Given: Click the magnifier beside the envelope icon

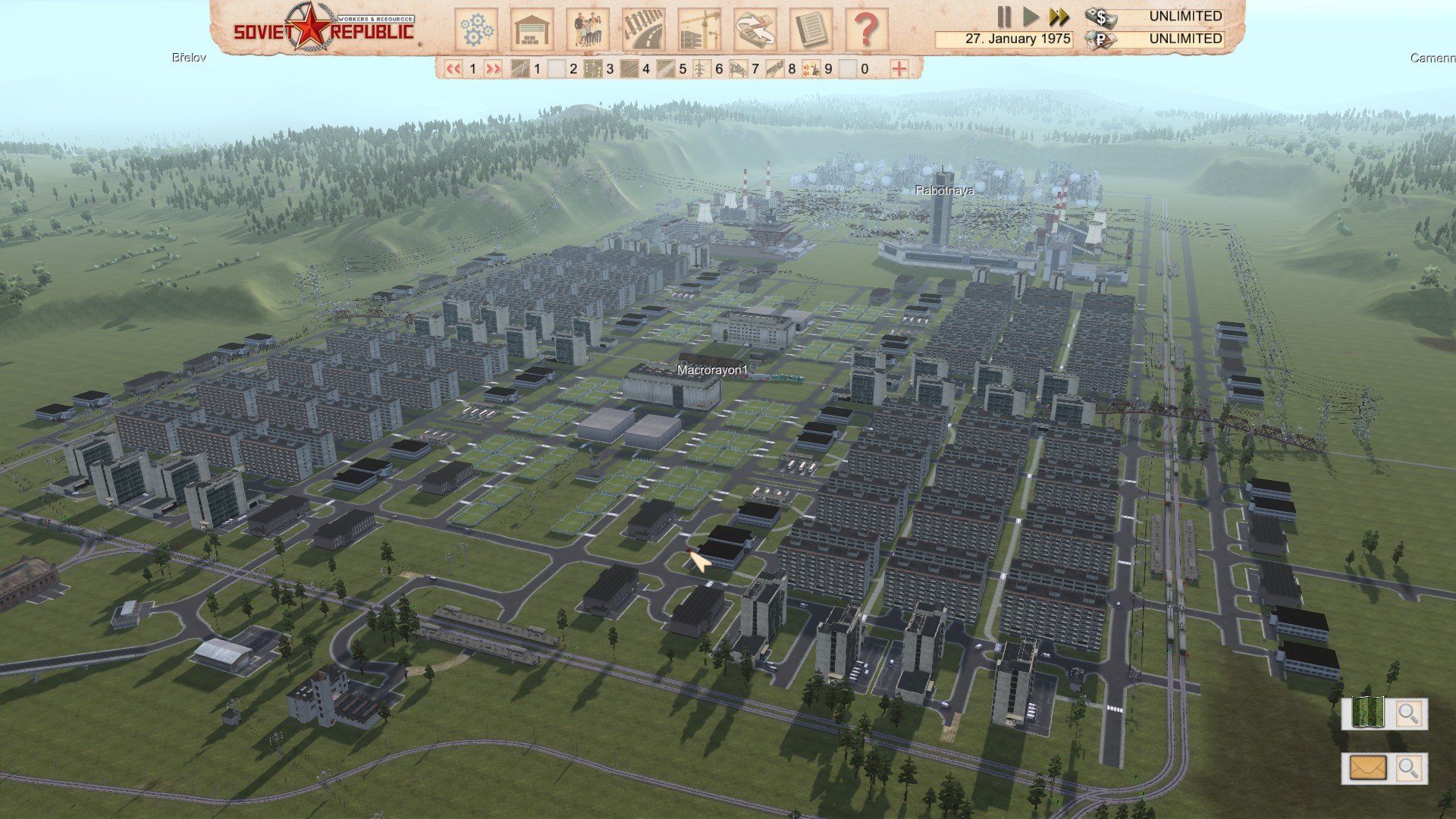Looking at the screenshot, I should click(x=1408, y=768).
